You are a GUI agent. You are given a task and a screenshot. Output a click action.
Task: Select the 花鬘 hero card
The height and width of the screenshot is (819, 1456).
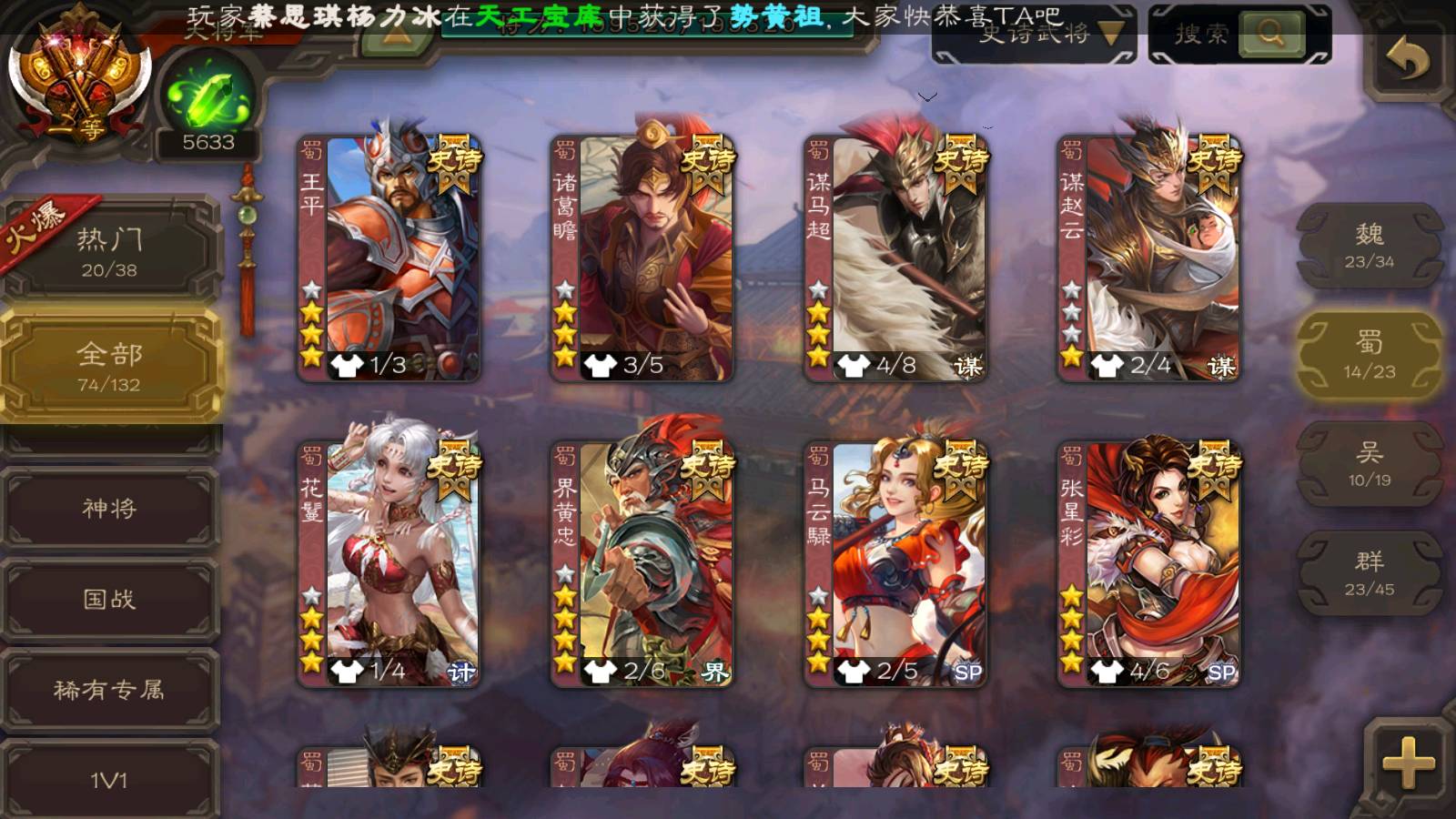coord(389,564)
